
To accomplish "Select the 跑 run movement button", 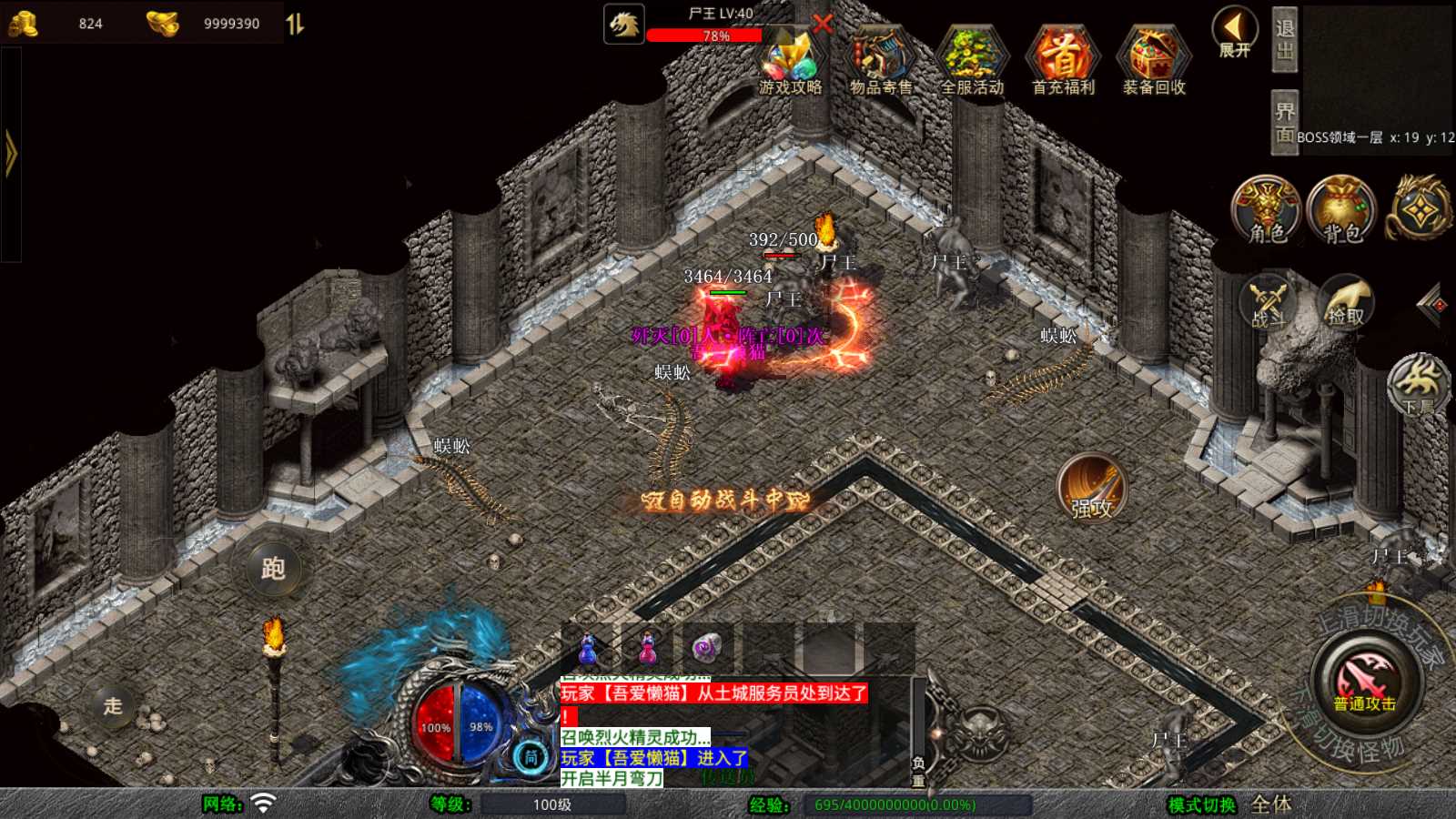I will click(x=273, y=569).
